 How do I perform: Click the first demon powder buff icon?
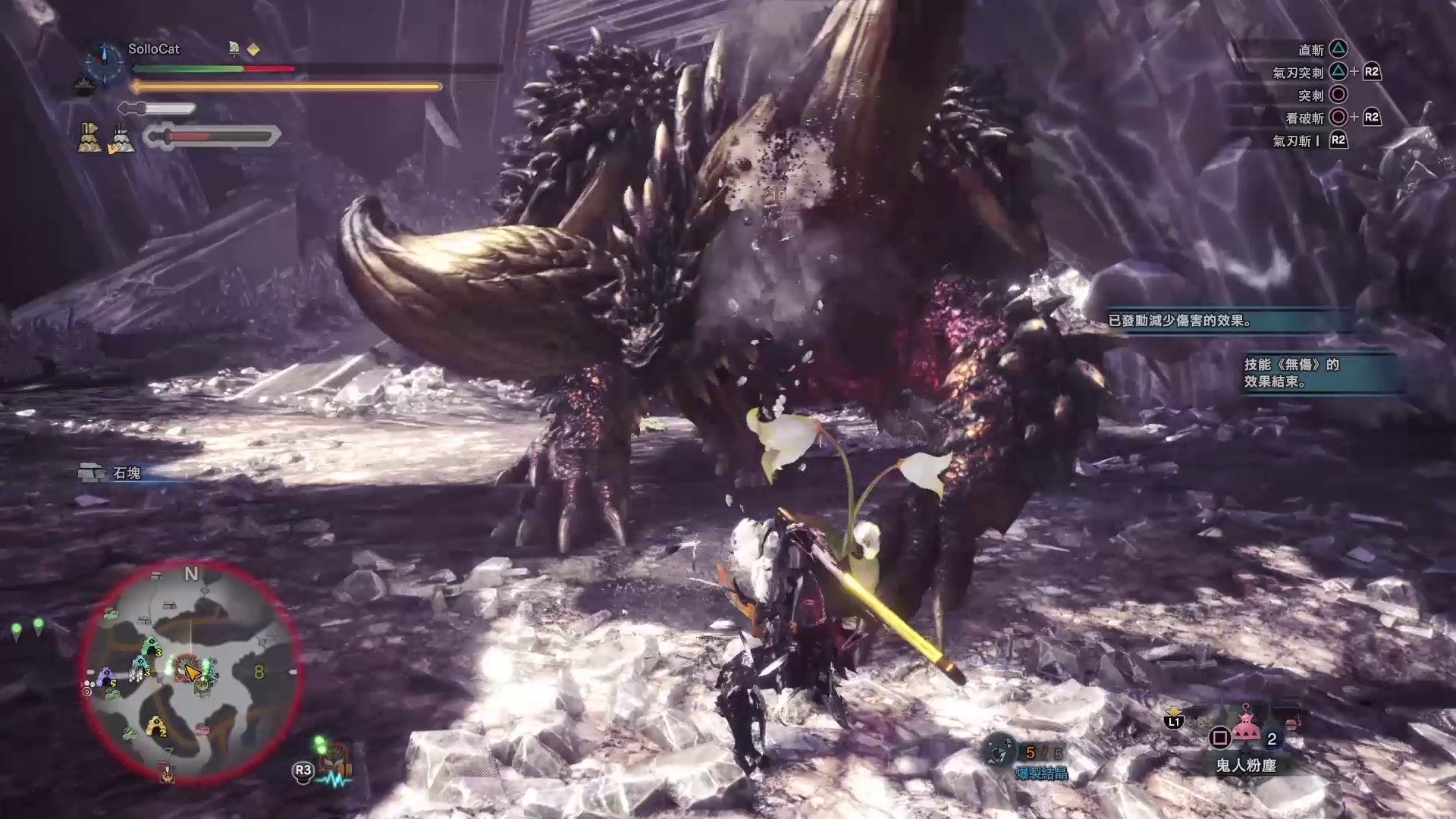90,137
